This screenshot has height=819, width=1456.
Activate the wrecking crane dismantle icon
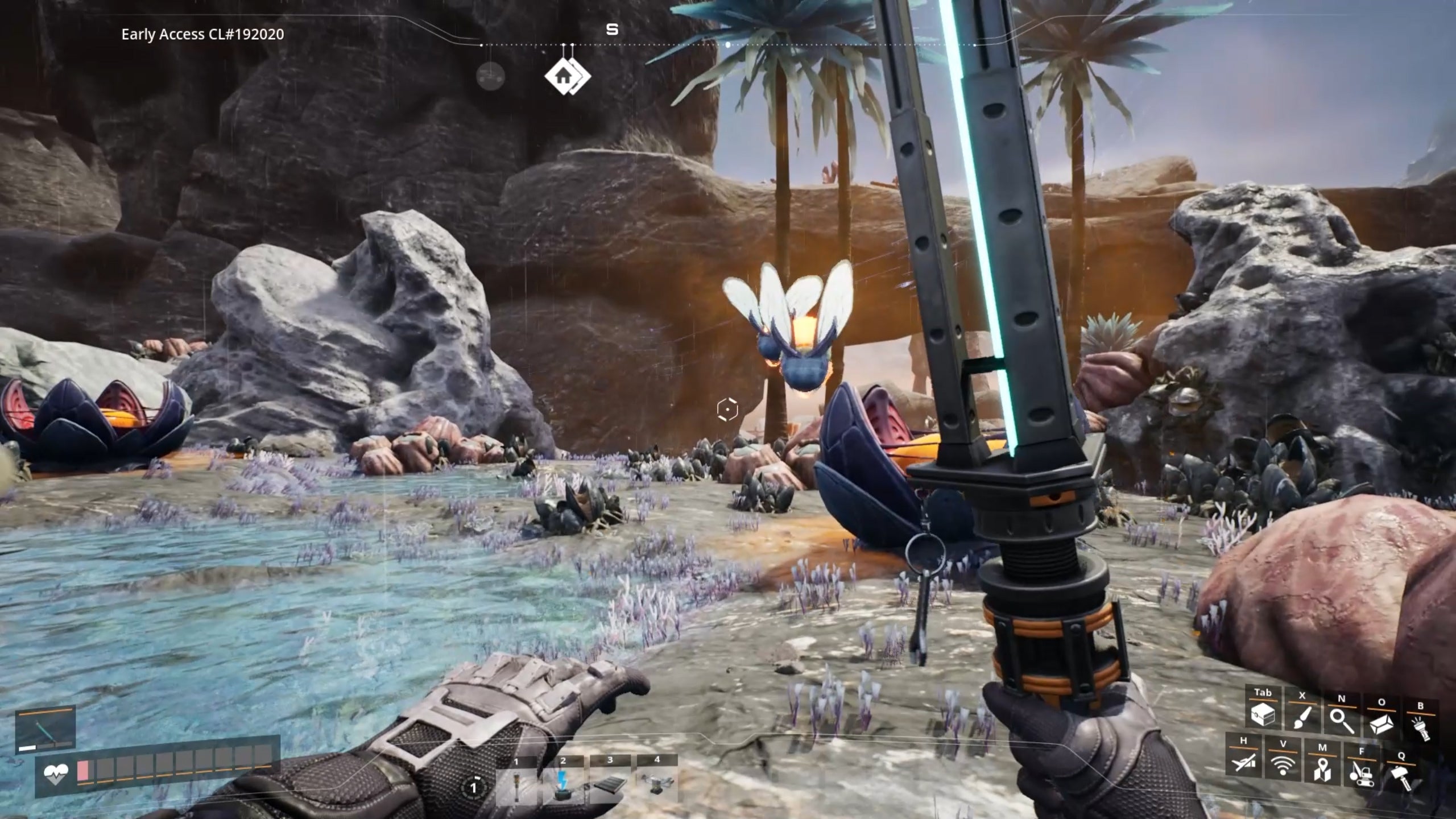tap(1361, 772)
